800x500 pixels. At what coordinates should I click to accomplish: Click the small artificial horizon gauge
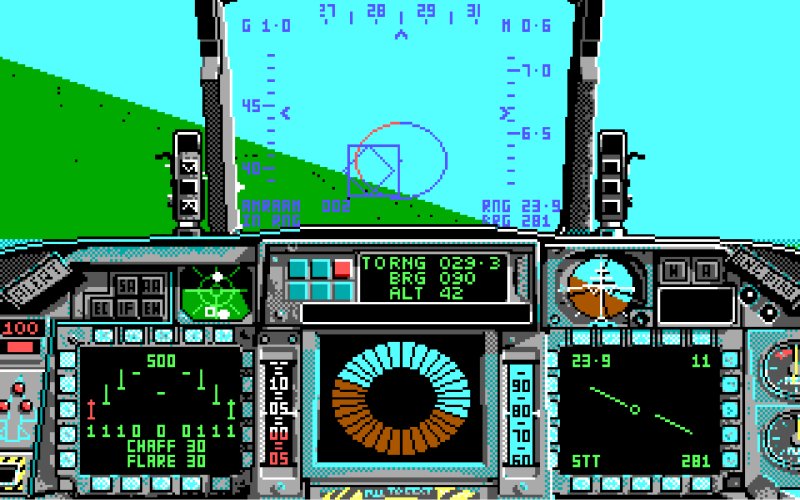coord(603,288)
